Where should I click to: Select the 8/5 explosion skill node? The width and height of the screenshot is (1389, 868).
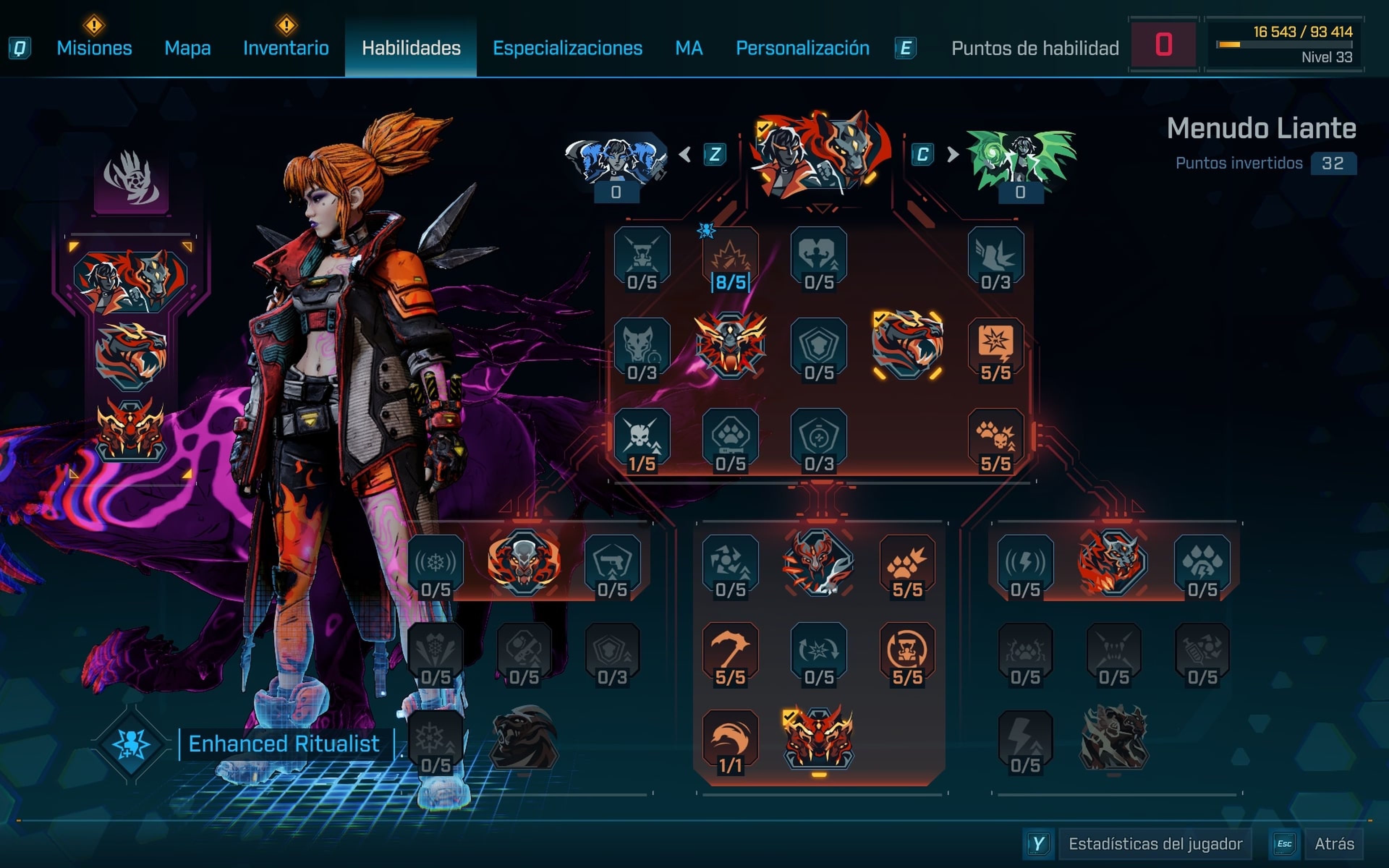point(730,258)
